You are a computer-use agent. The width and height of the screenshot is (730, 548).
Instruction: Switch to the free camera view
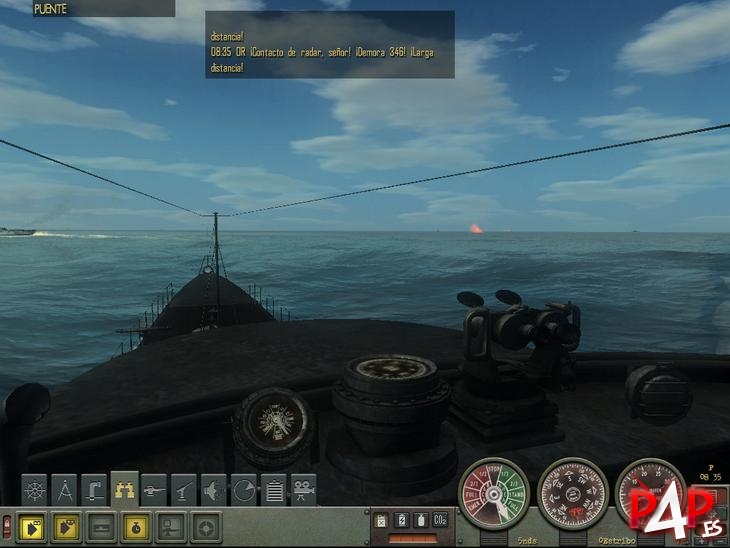[x=304, y=489]
